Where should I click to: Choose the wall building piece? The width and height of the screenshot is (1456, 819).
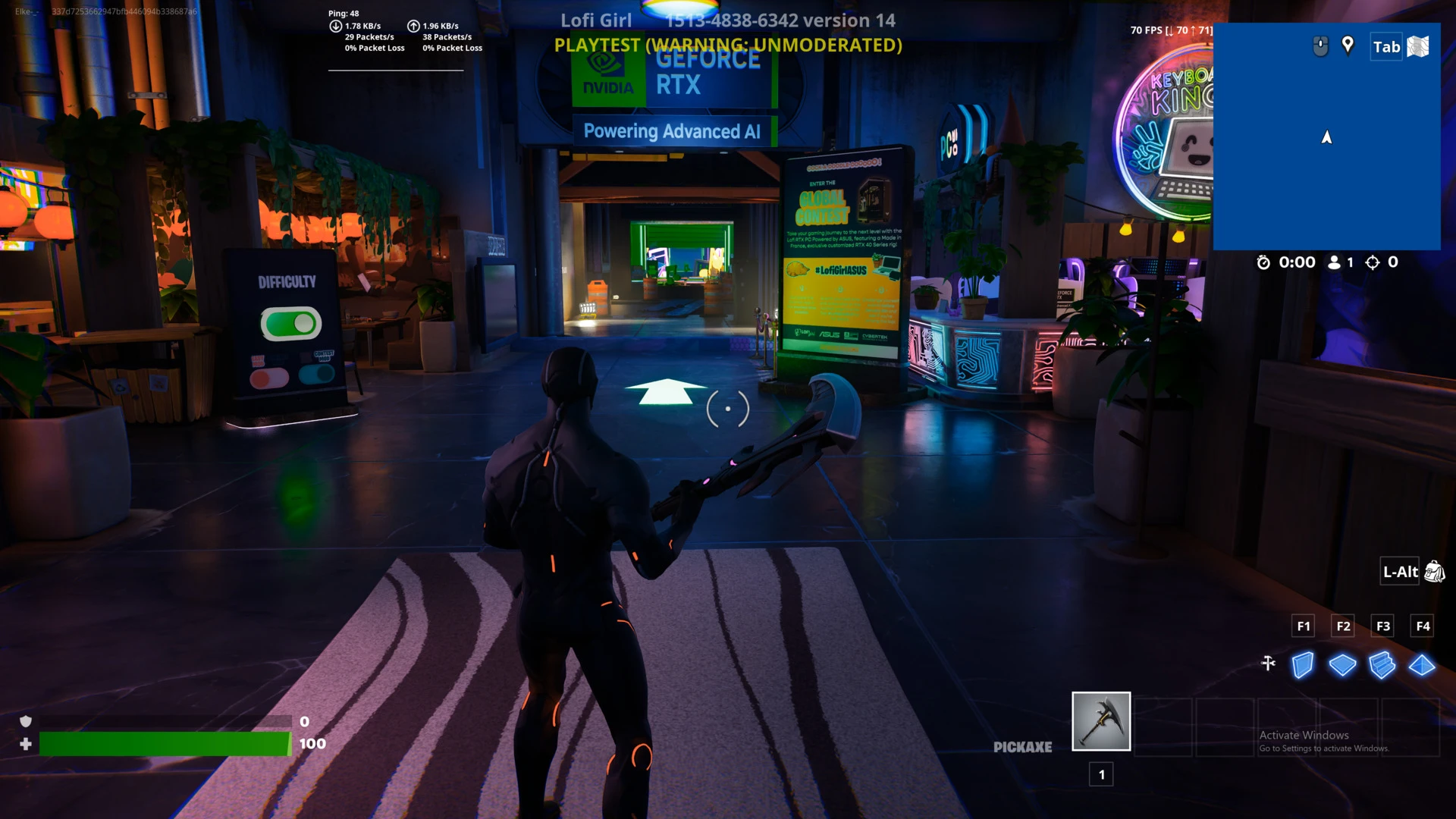[1303, 665]
